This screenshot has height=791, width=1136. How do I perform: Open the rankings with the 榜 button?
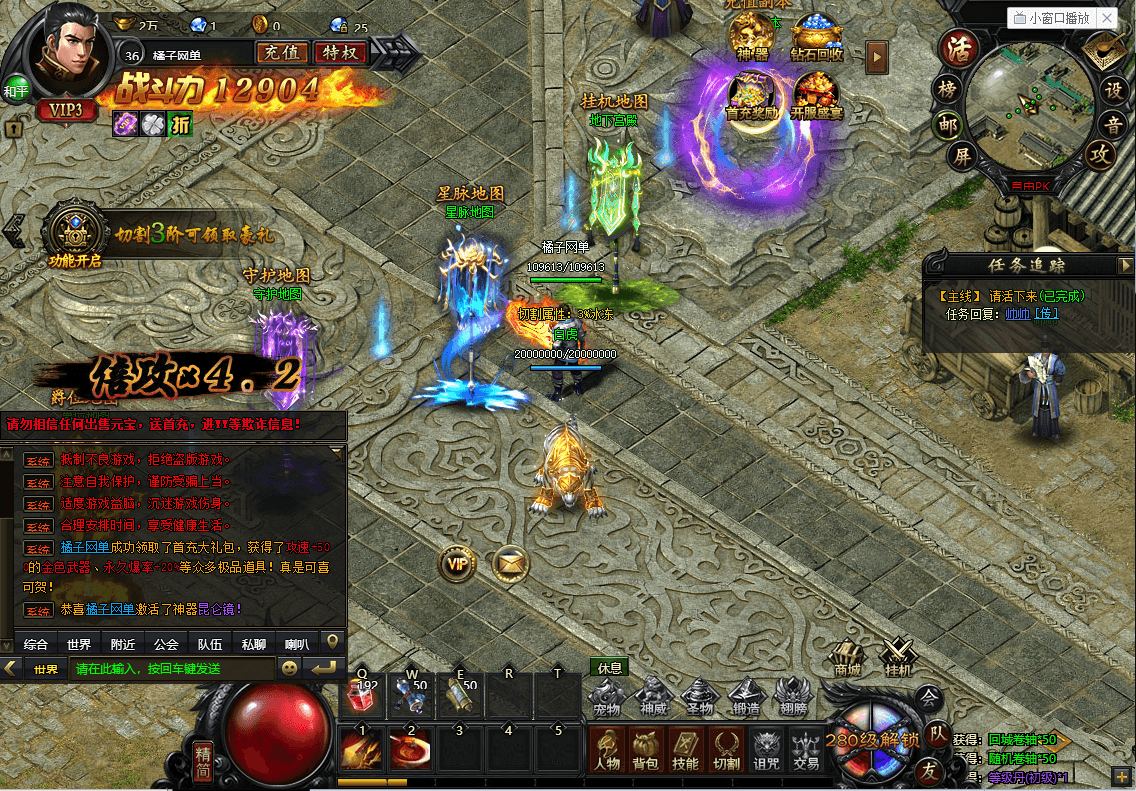pos(947,89)
